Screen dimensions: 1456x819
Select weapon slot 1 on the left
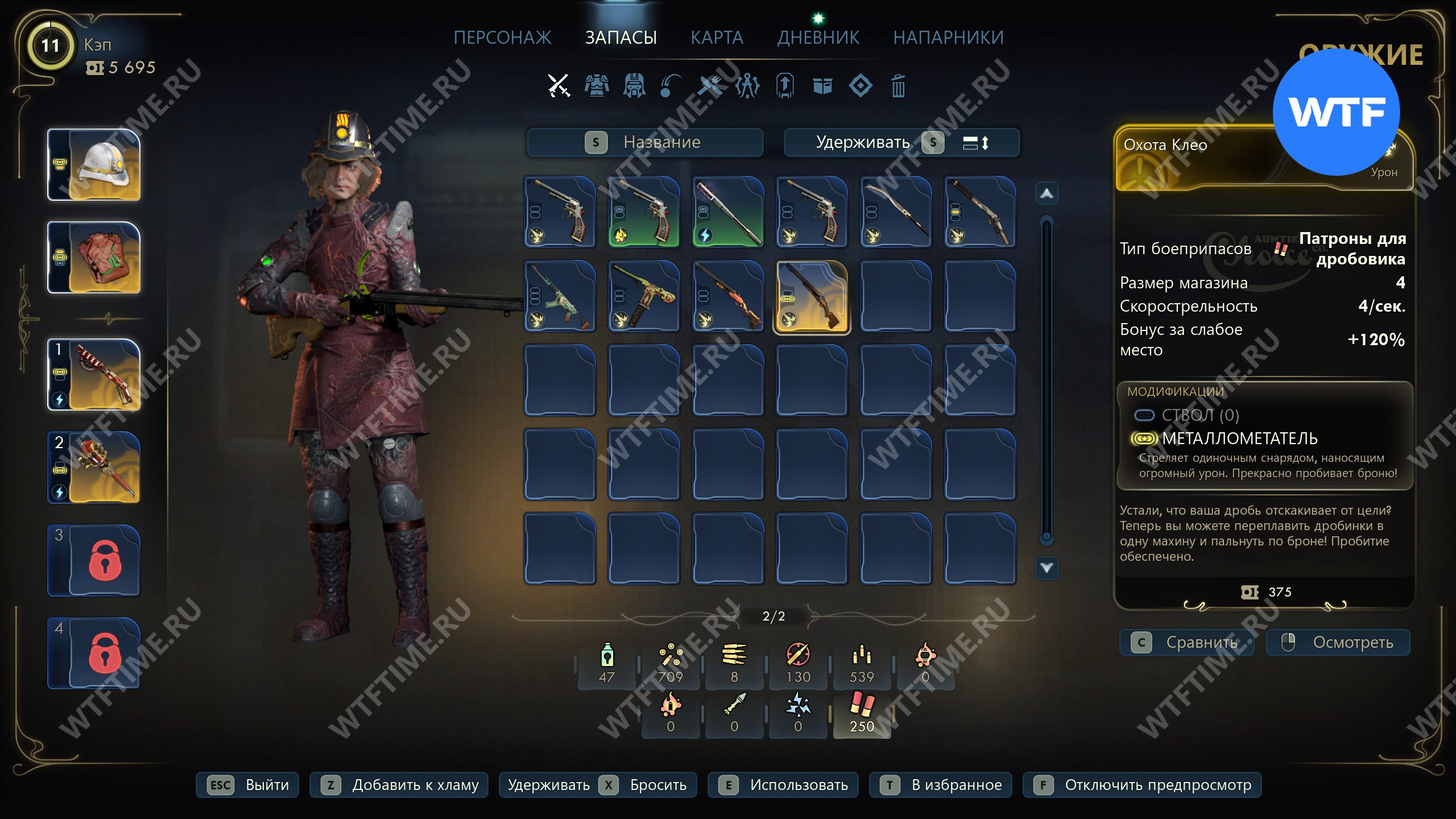point(94,375)
